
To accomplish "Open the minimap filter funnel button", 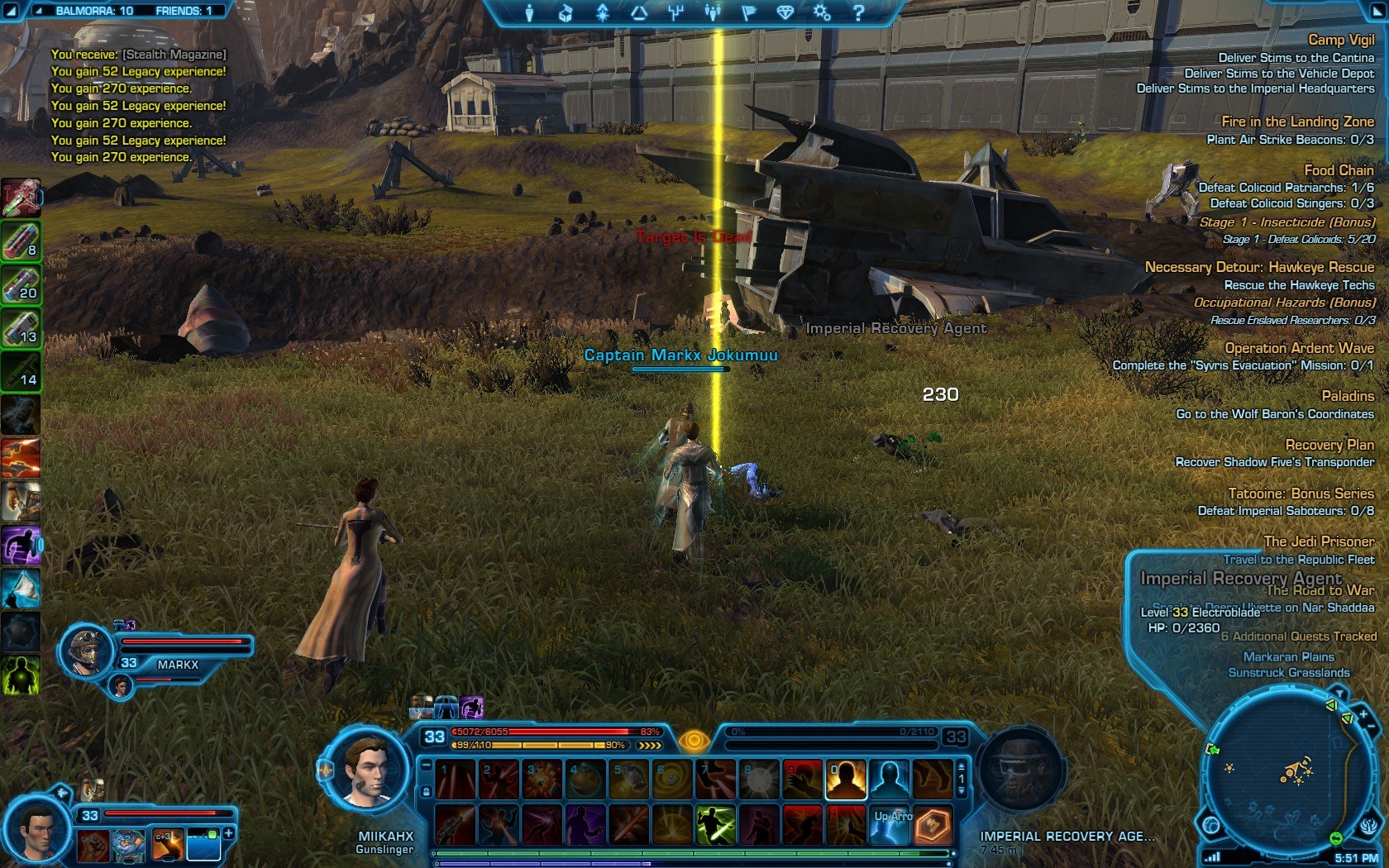I will click(x=1338, y=693).
